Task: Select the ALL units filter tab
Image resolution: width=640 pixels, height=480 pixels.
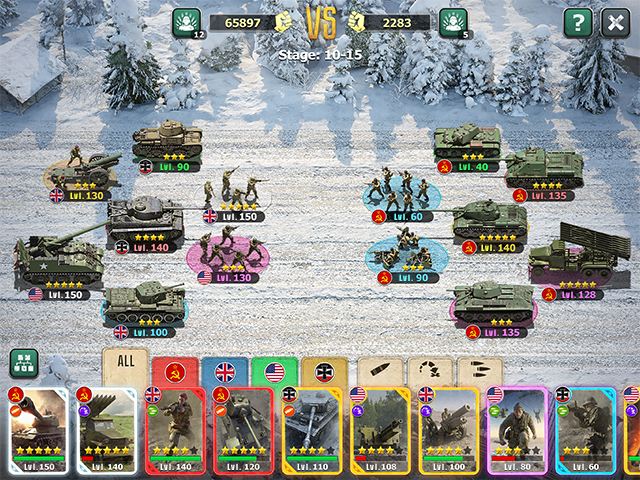Action: coord(125,366)
